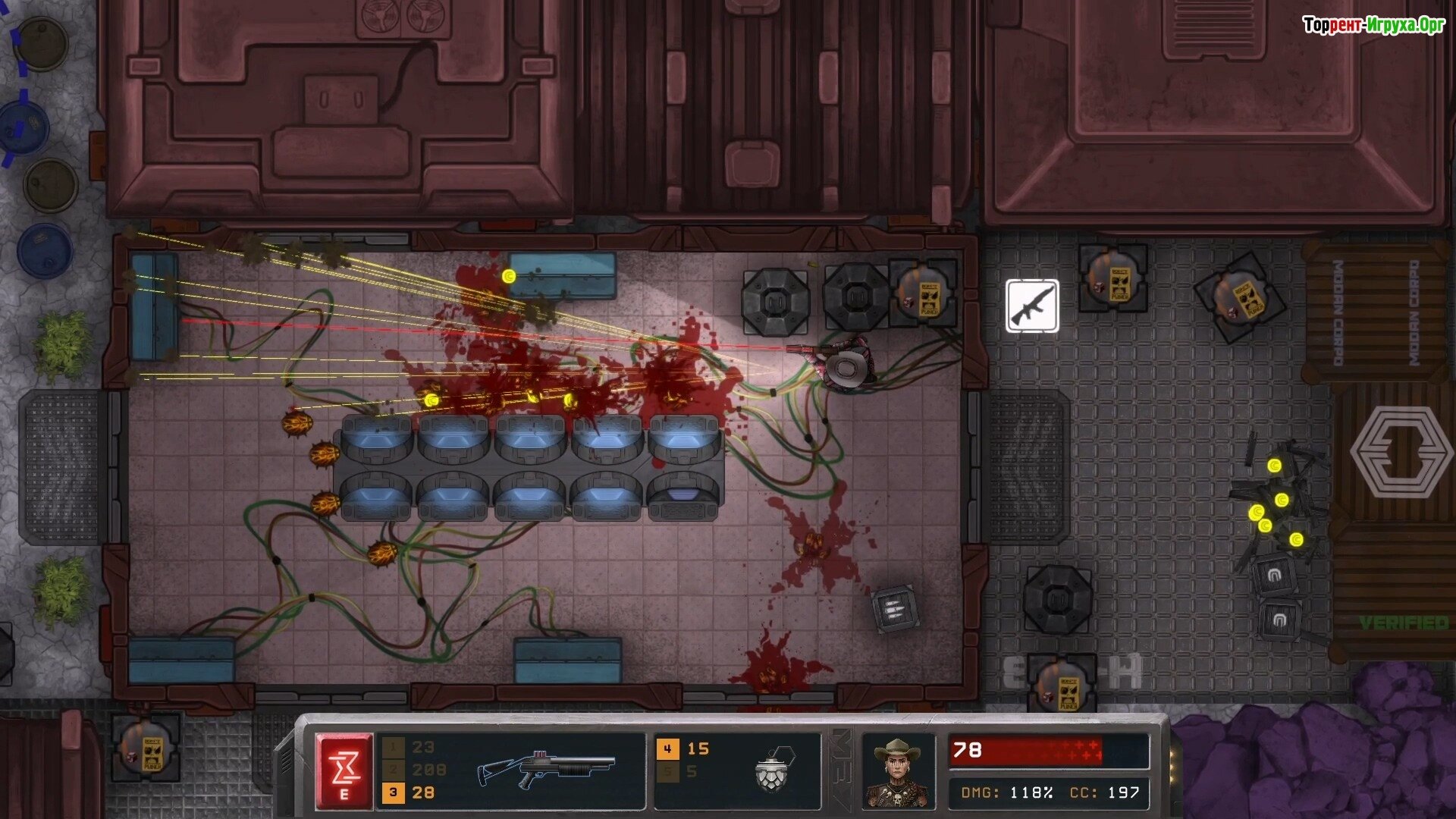Click the frag grenade icon
The image size is (1456, 819).
[773, 769]
